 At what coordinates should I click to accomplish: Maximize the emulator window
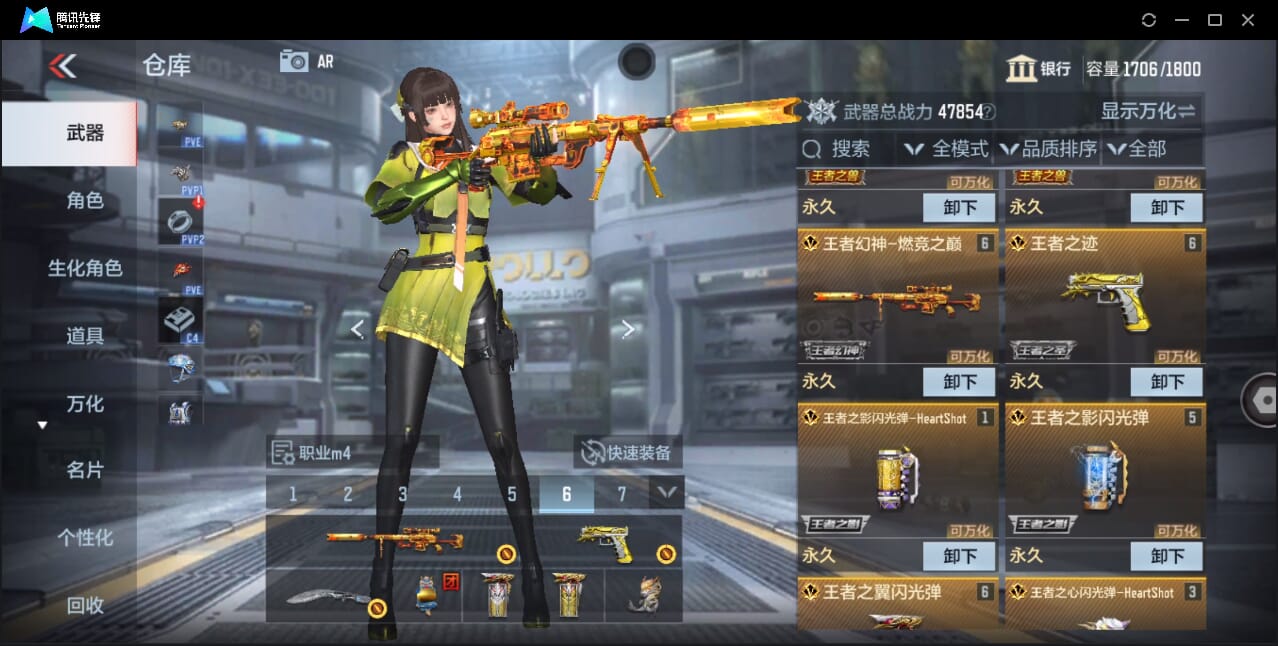[x=1214, y=20]
